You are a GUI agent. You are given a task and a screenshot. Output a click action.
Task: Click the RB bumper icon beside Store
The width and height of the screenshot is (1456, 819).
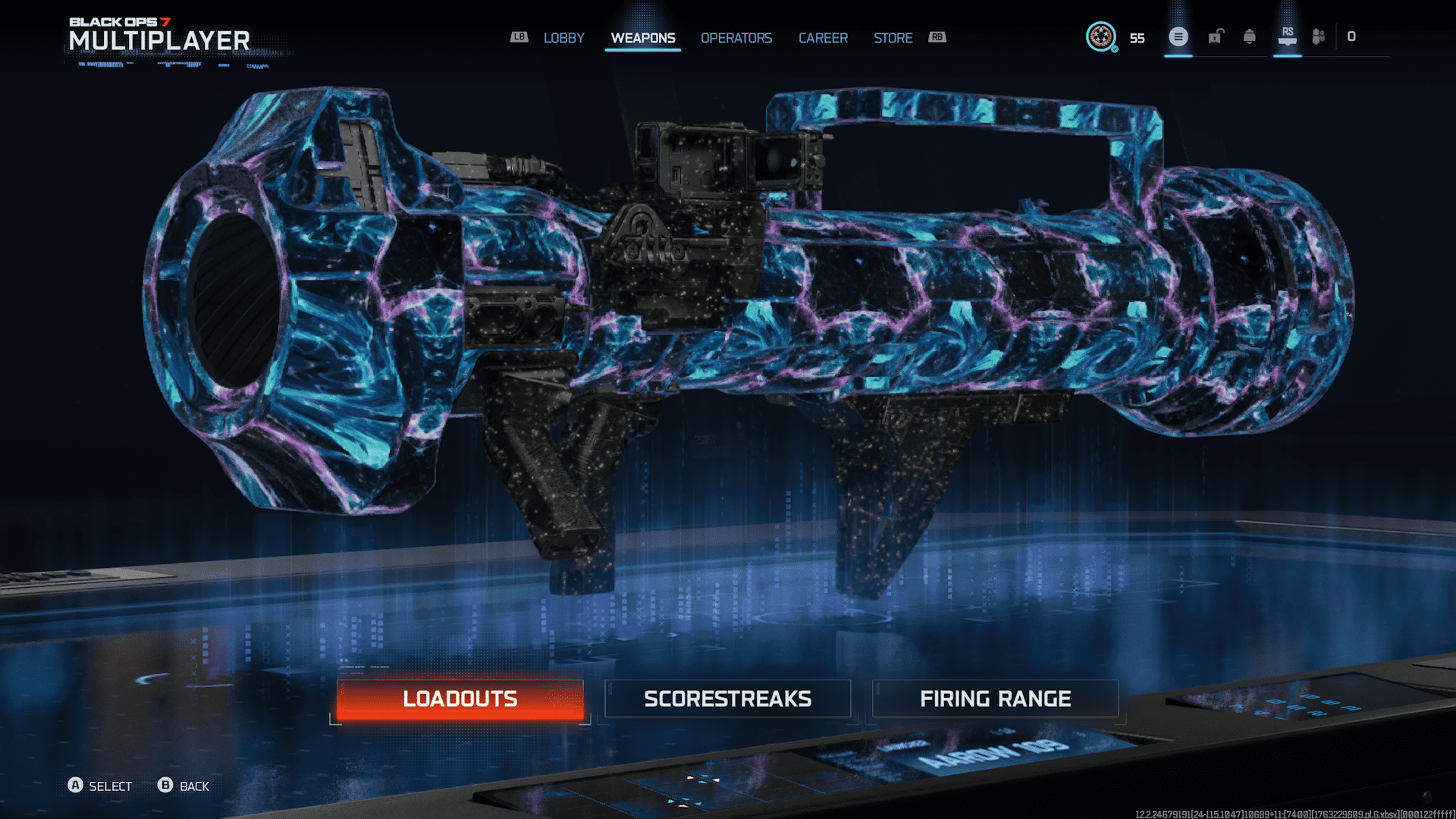click(937, 37)
